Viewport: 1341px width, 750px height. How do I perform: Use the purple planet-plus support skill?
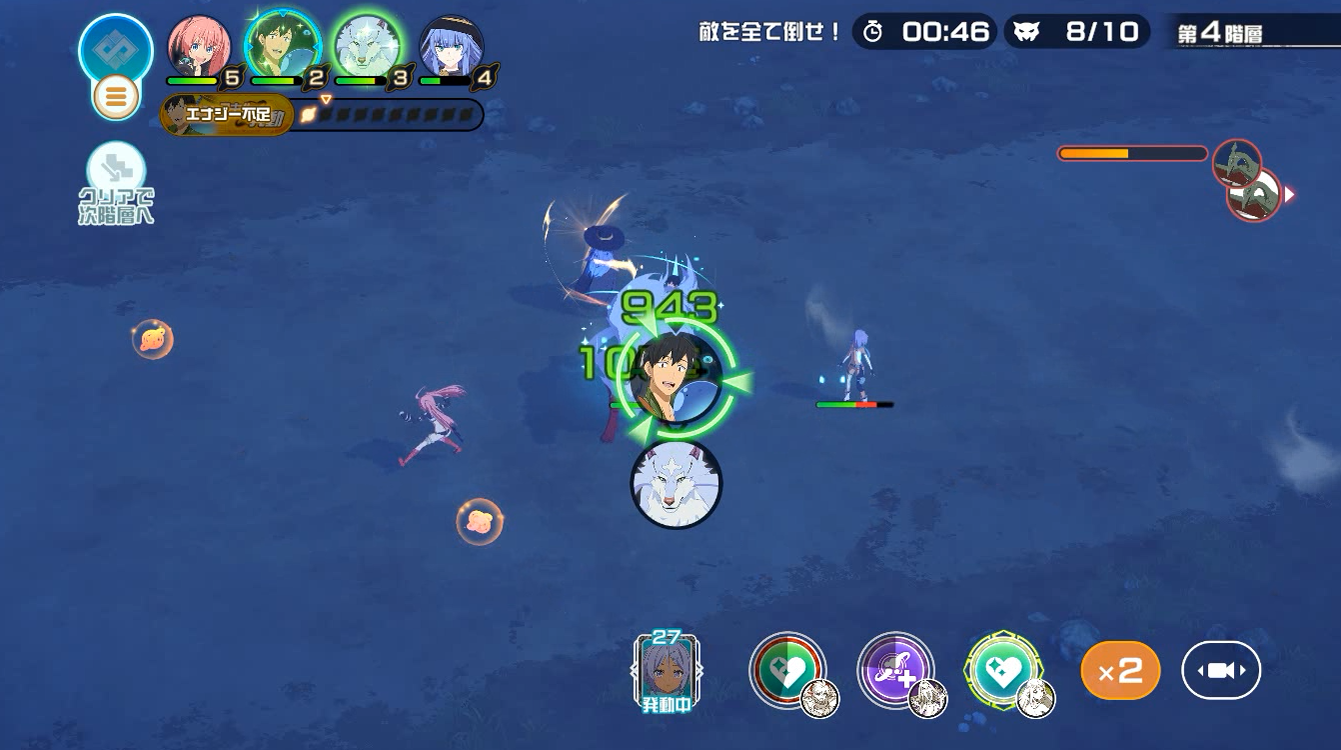(895, 671)
